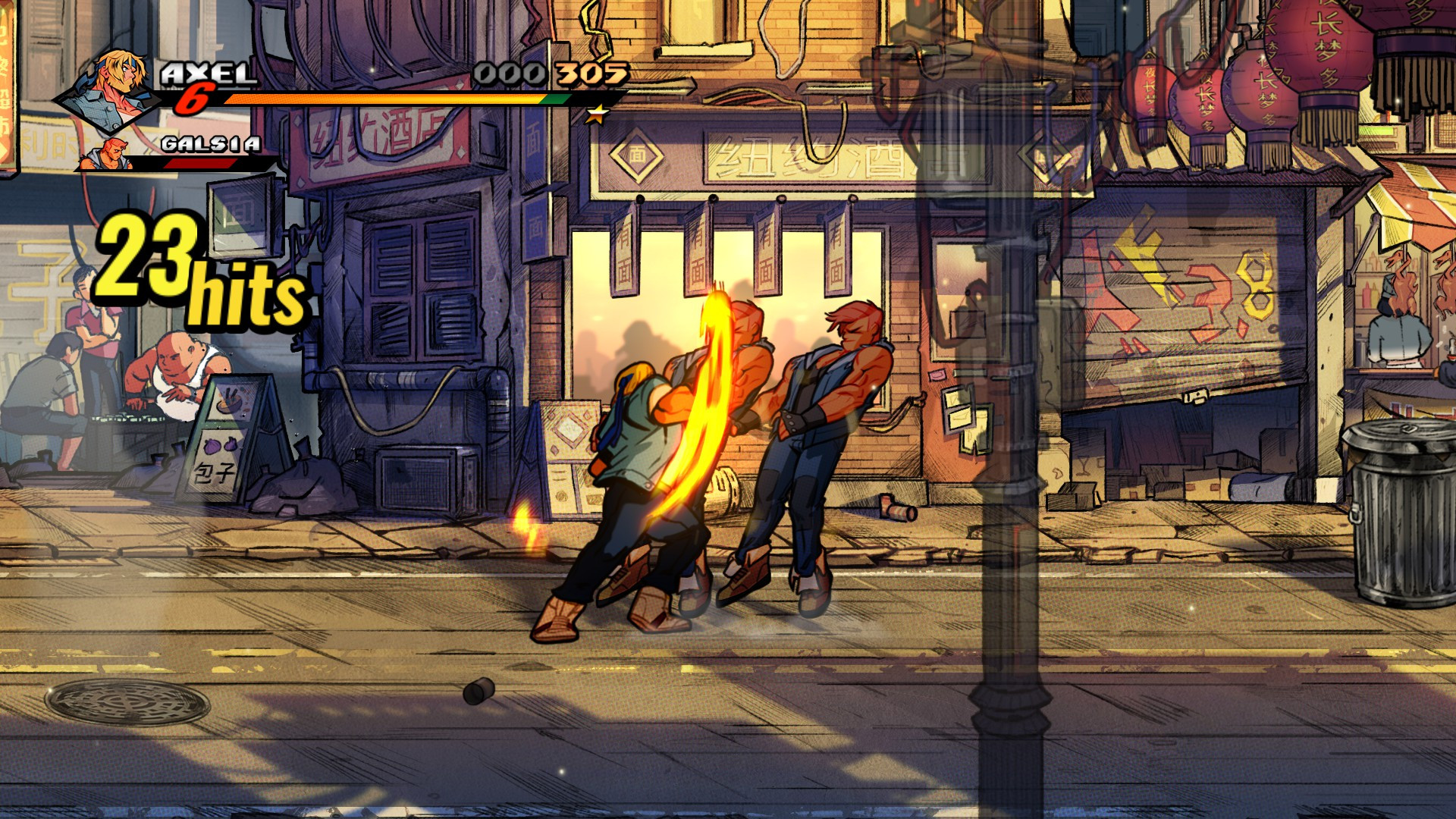Toggle Axel's orange health bar display

pos(379,99)
